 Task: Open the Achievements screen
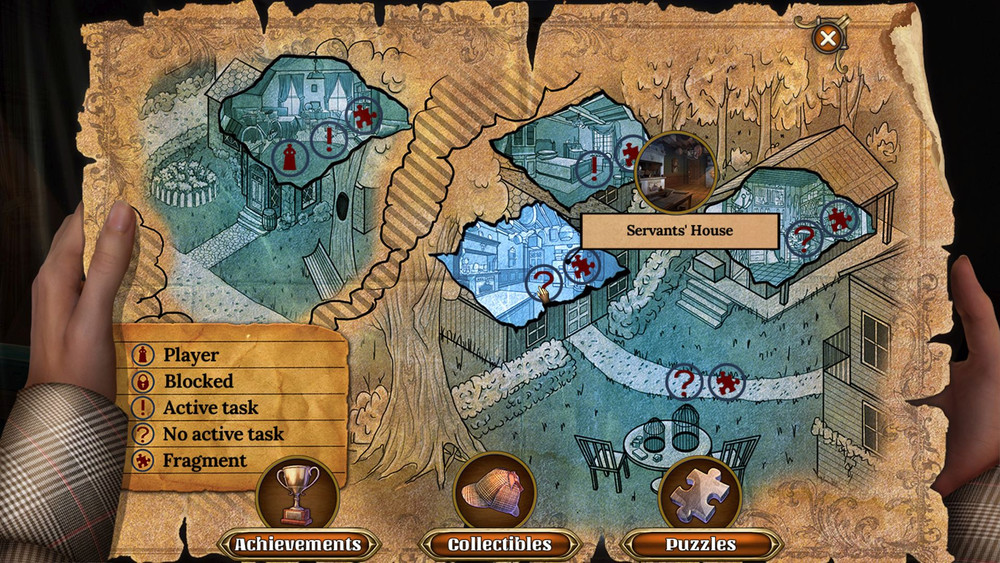click(297, 545)
